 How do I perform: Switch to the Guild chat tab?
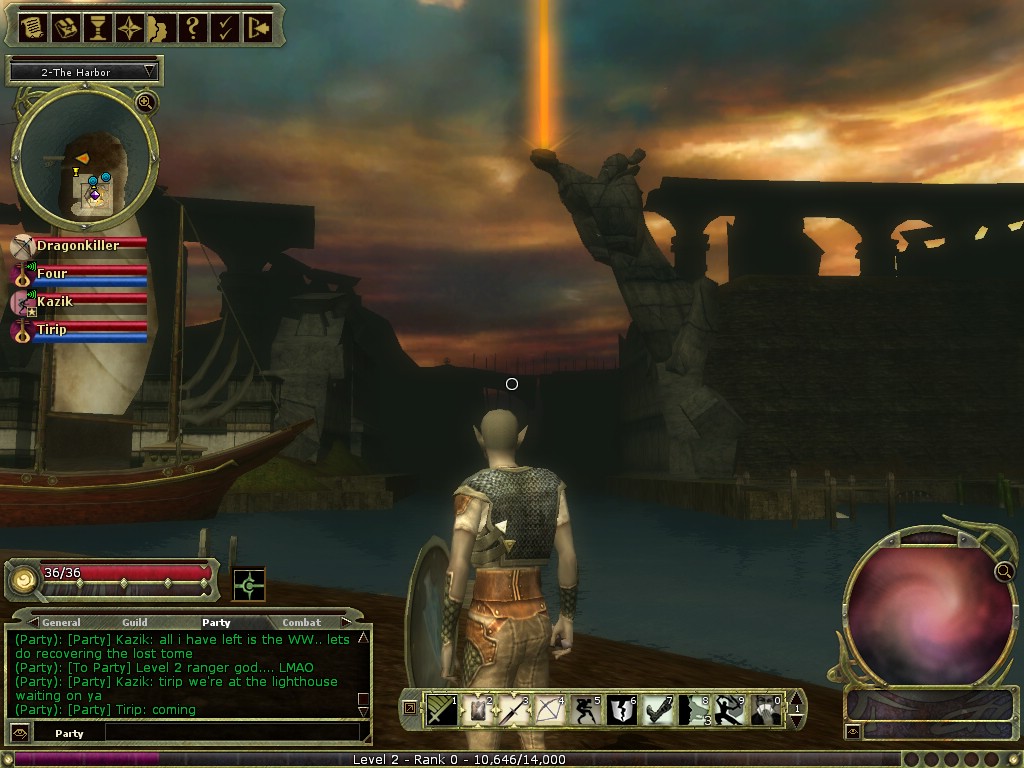click(x=135, y=623)
